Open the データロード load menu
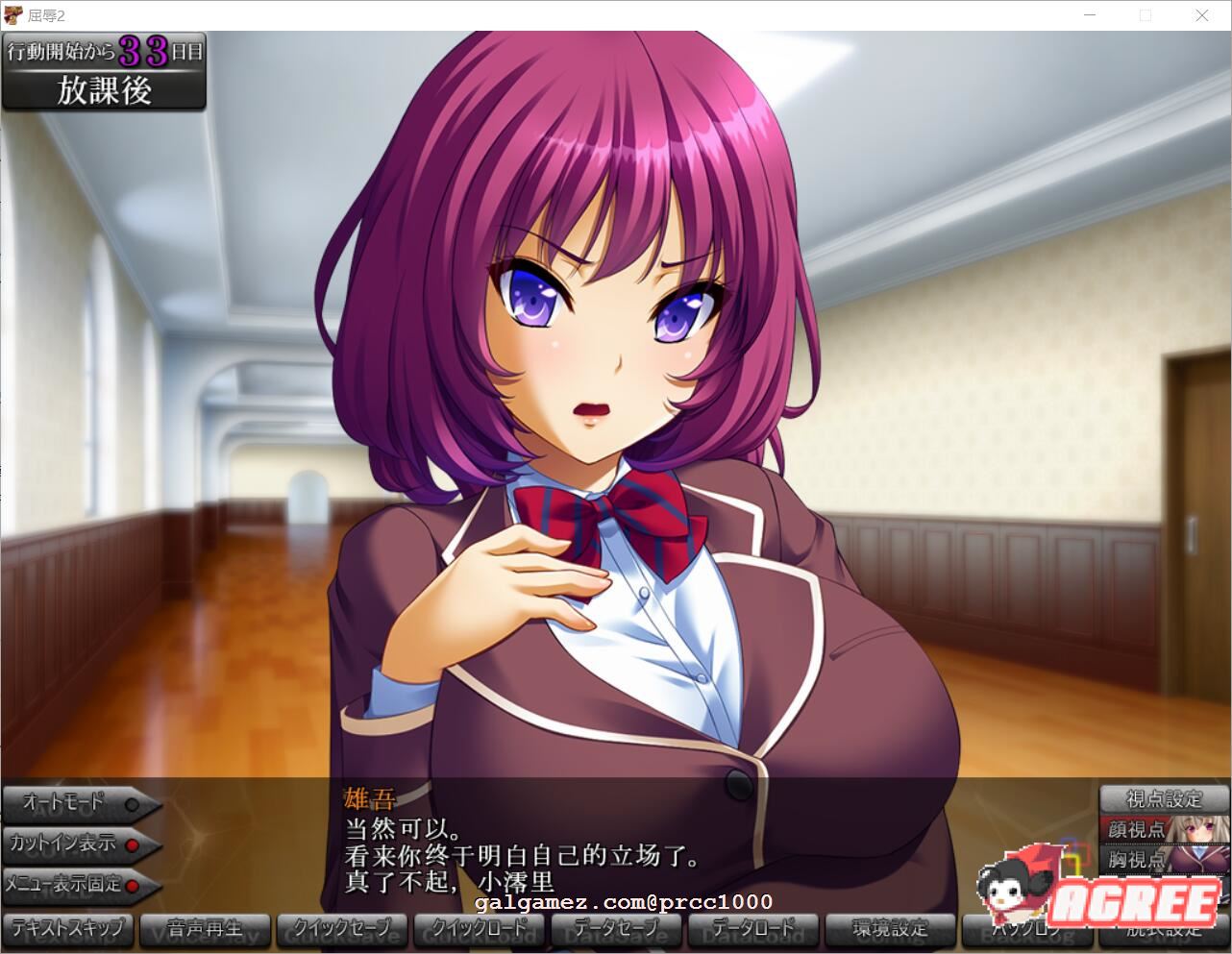 pyautogui.click(x=753, y=929)
